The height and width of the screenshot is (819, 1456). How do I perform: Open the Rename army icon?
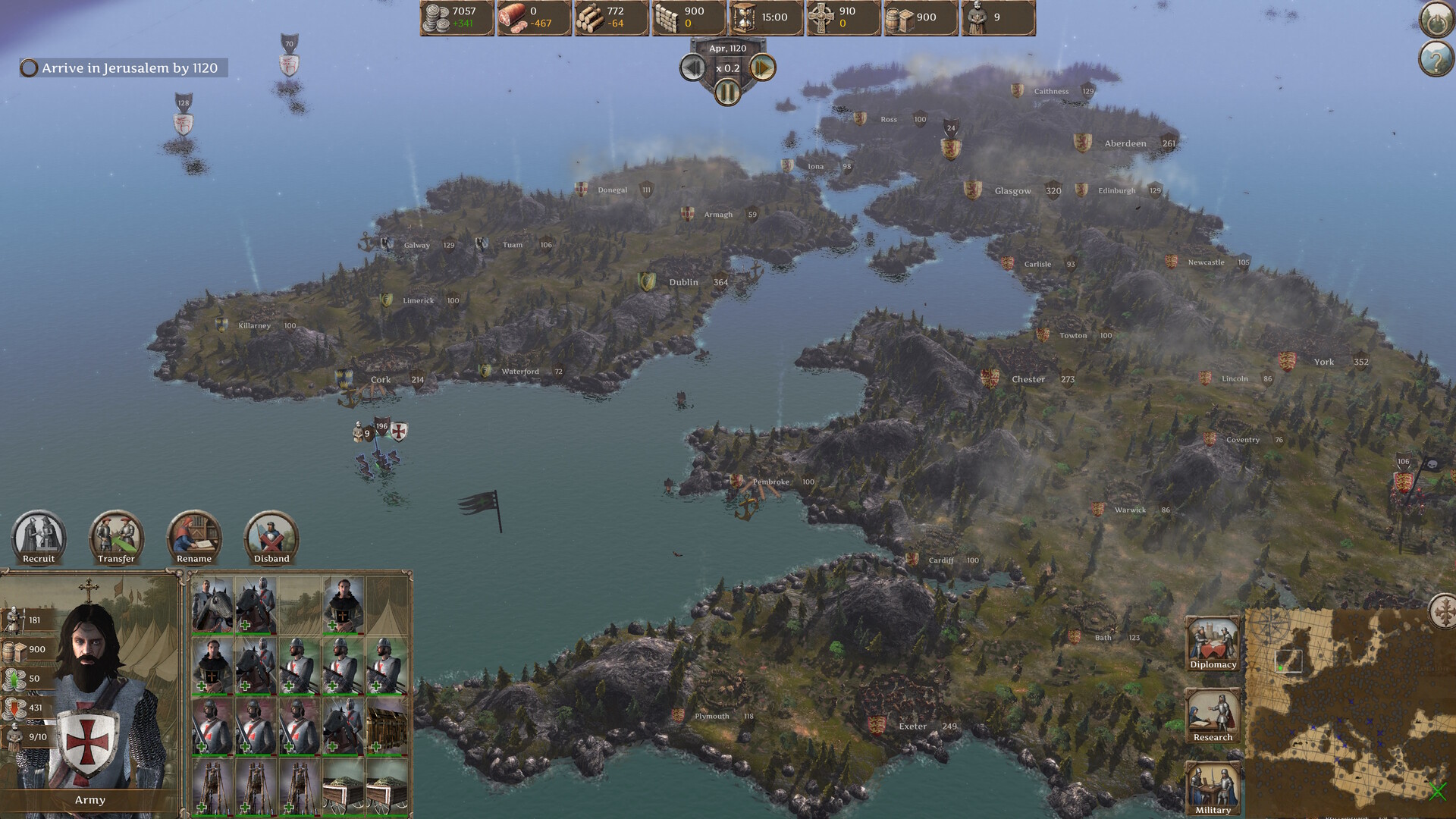tap(193, 538)
